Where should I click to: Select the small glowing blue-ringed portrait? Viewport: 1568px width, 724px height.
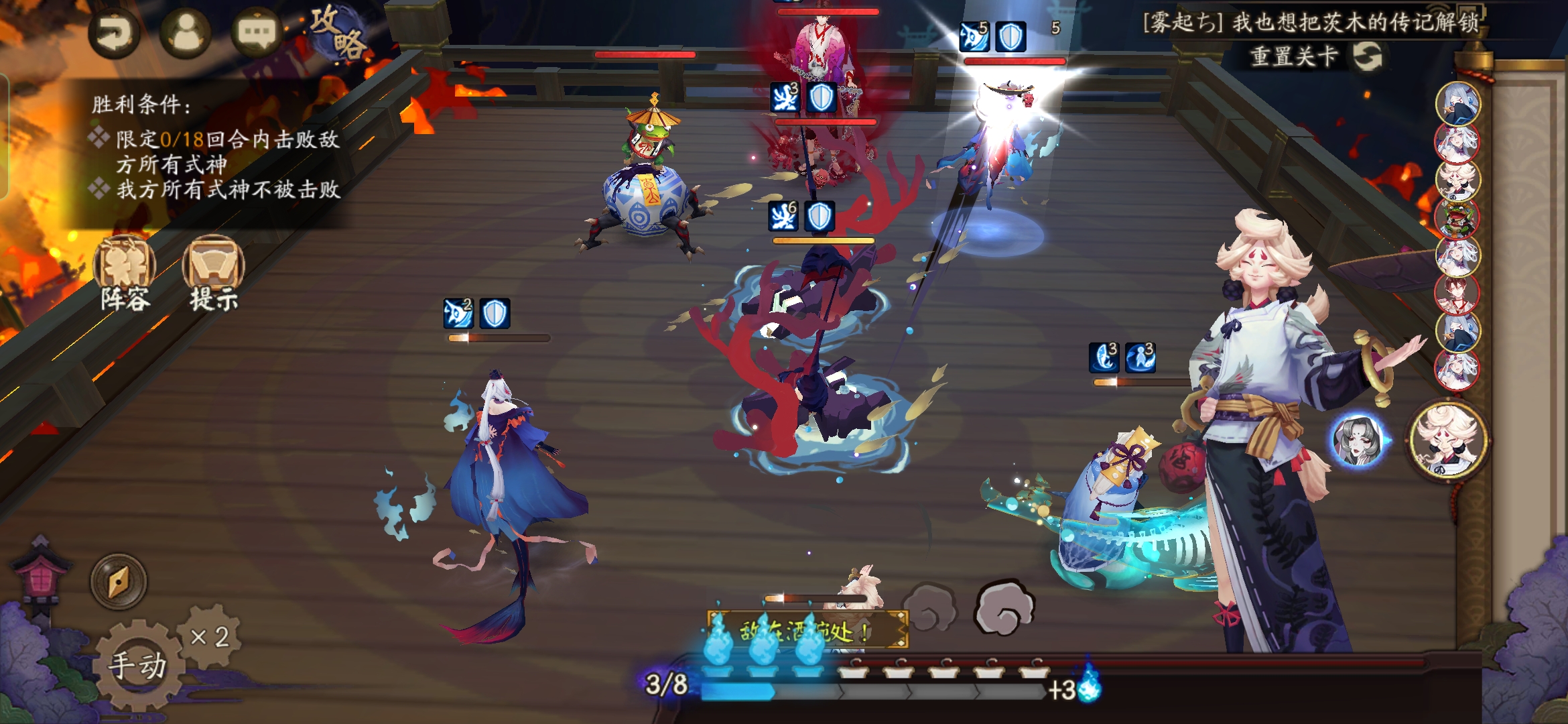(1357, 440)
